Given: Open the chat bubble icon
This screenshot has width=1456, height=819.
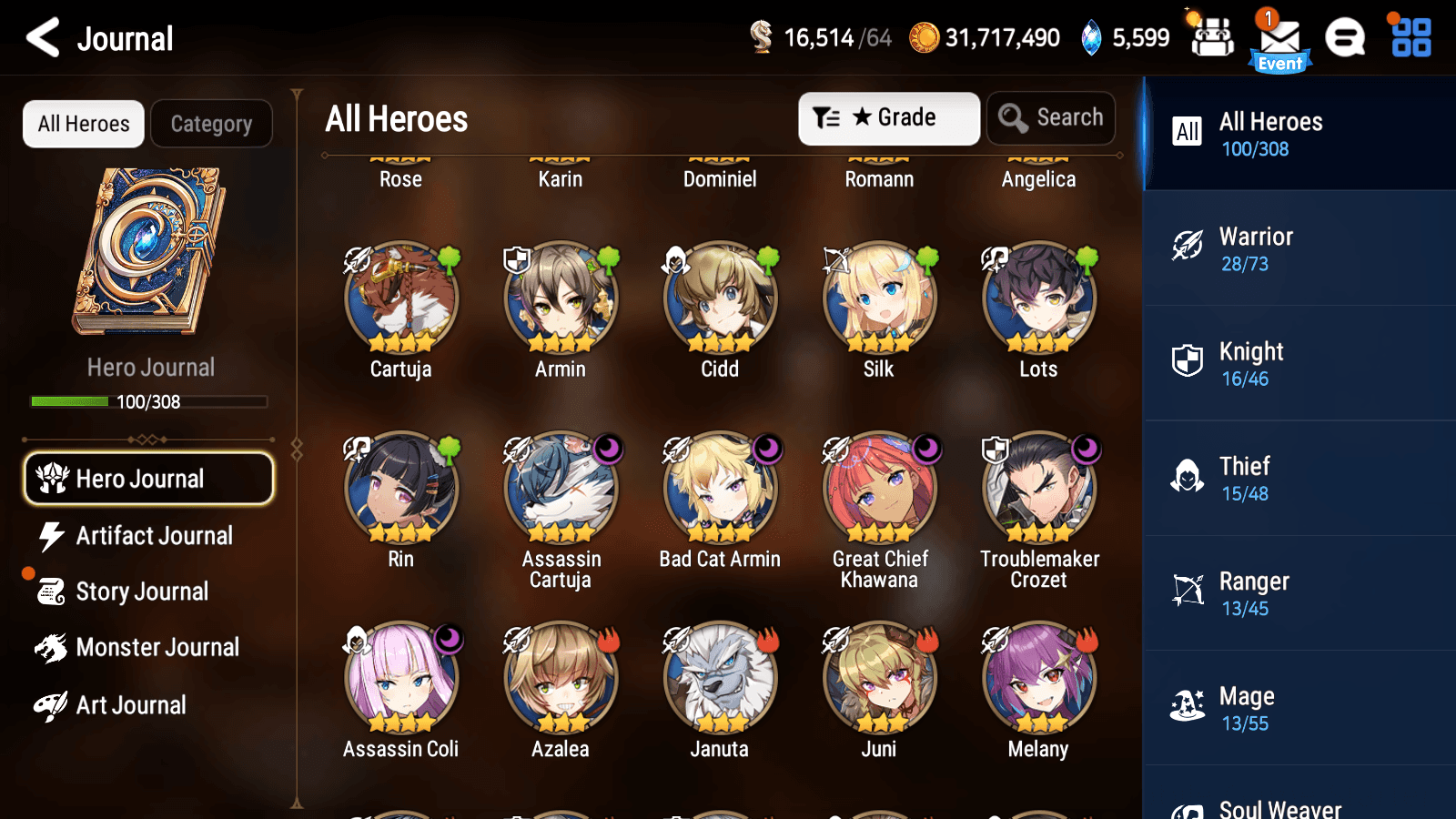Looking at the screenshot, I should pos(1345,36).
